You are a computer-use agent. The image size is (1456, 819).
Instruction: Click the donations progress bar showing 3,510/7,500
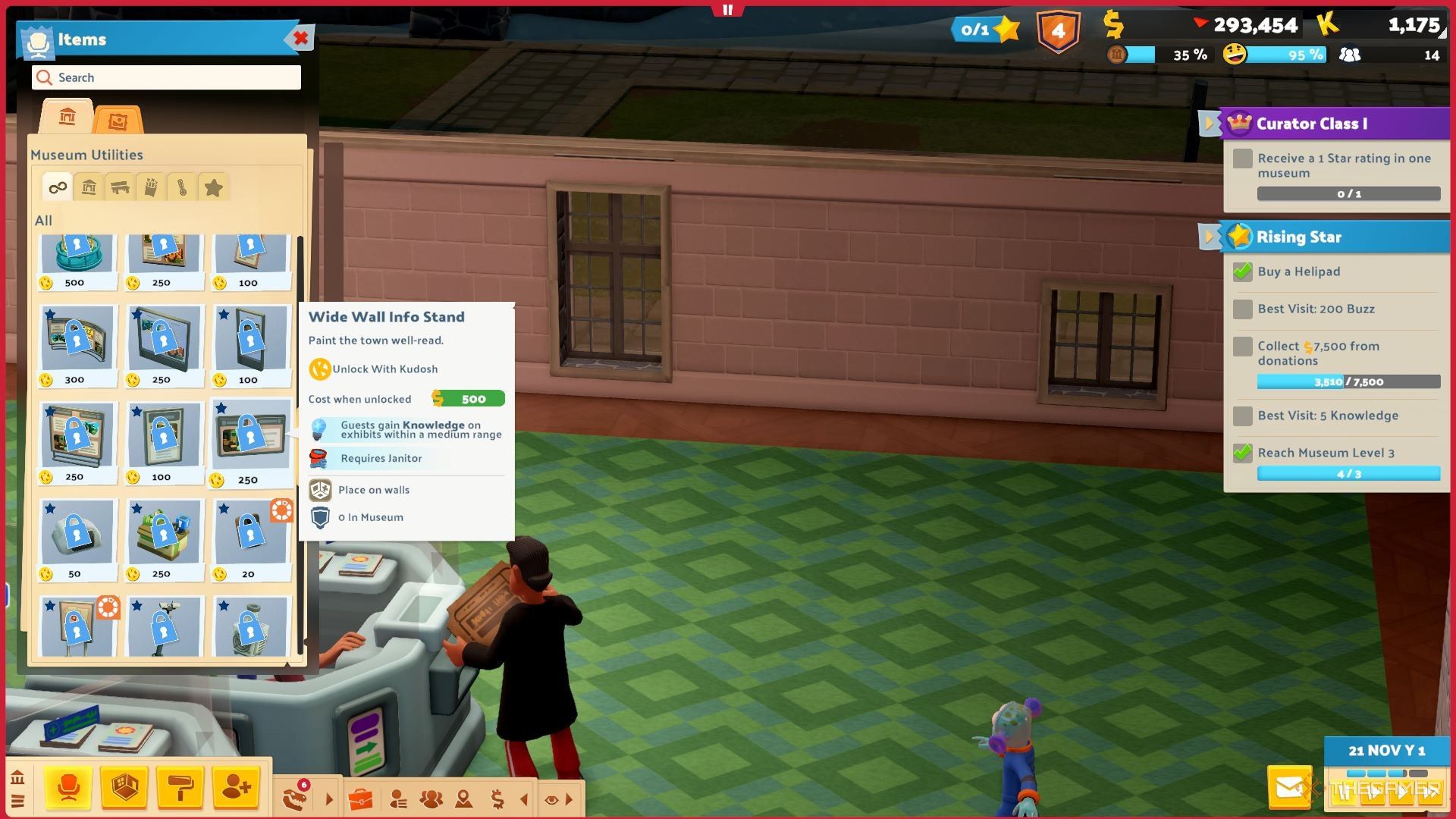point(1350,381)
